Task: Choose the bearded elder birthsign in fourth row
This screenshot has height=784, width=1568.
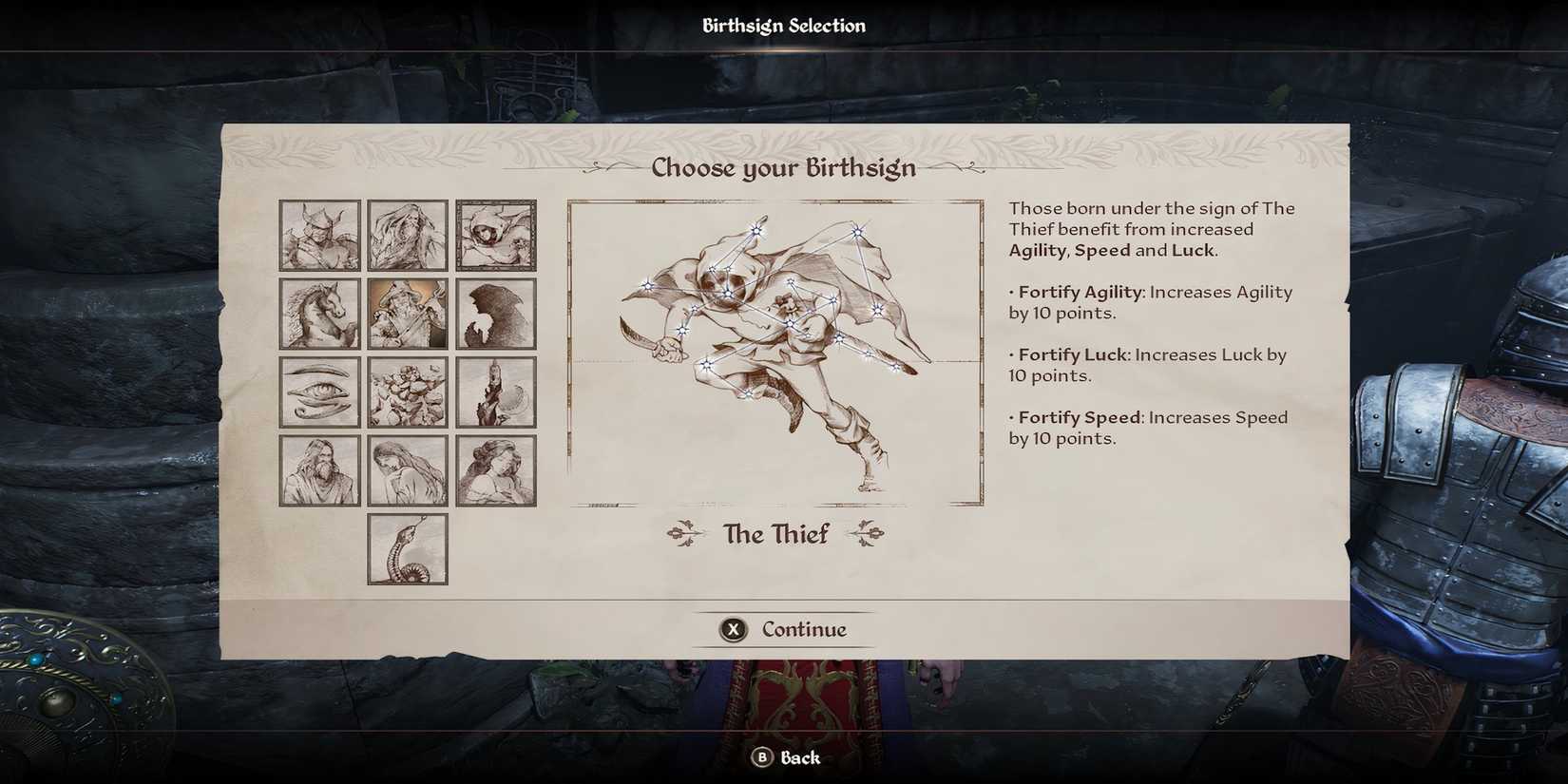Action: [x=318, y=468]
